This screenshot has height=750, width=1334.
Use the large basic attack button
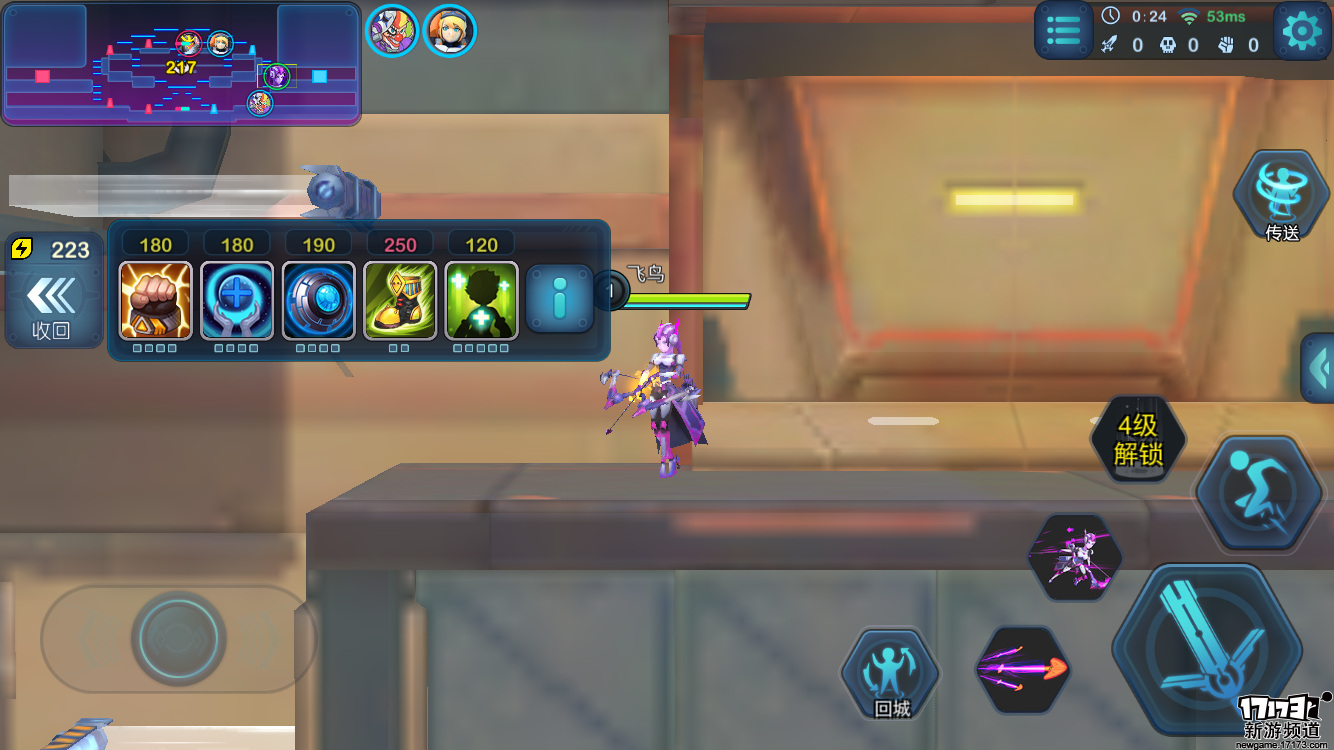(1207, 649)
